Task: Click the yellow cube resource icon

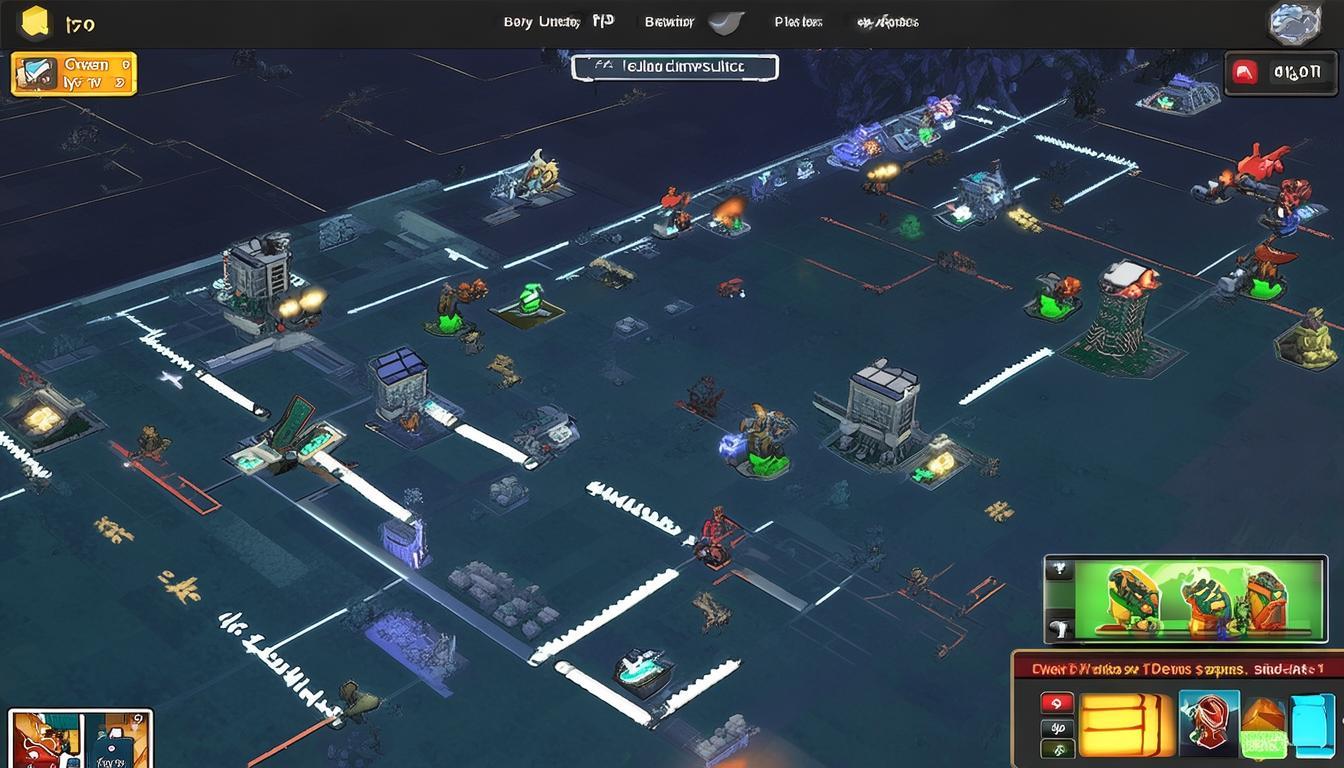Action: point(34,21)
